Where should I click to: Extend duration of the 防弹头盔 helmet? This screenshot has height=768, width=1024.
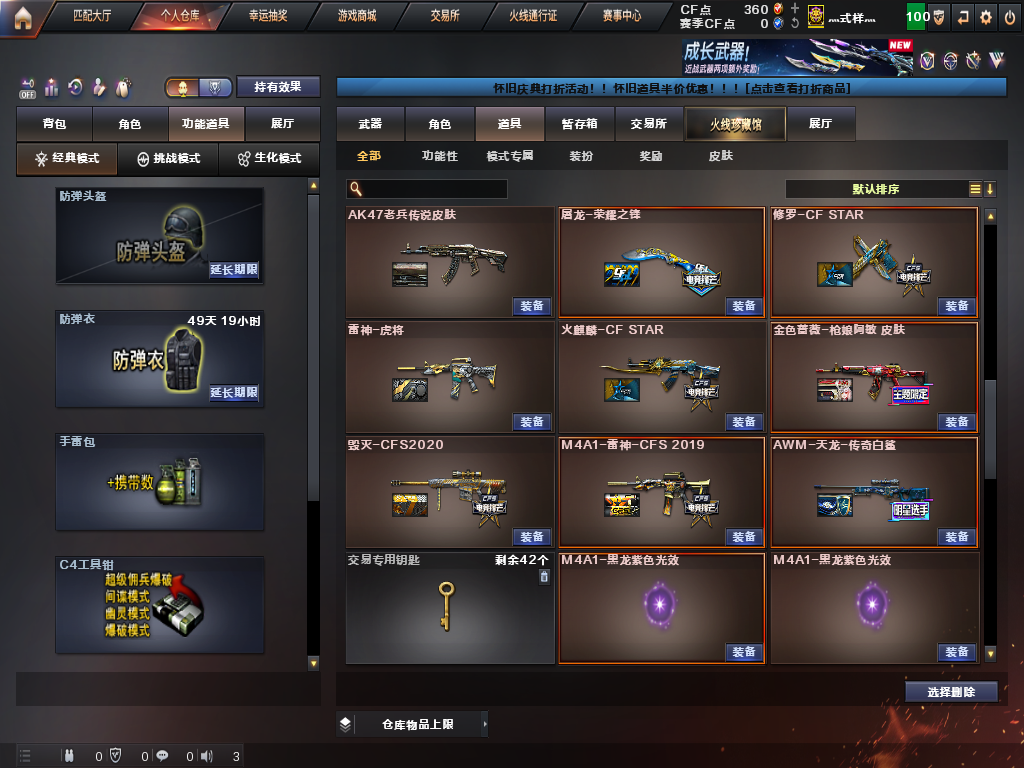(x=234, y=270)
